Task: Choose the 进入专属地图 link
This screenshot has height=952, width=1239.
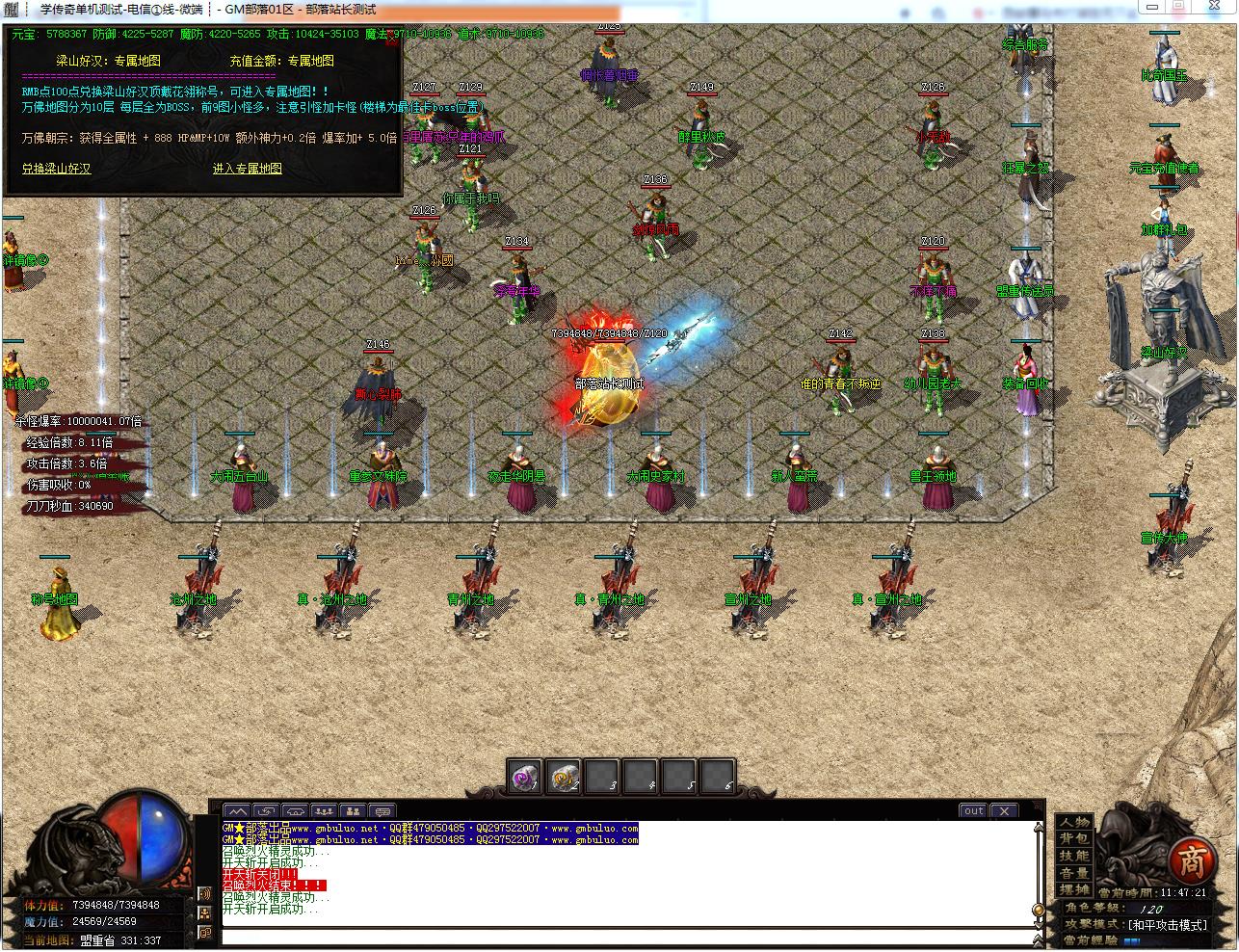Action: tap(248, 169)
